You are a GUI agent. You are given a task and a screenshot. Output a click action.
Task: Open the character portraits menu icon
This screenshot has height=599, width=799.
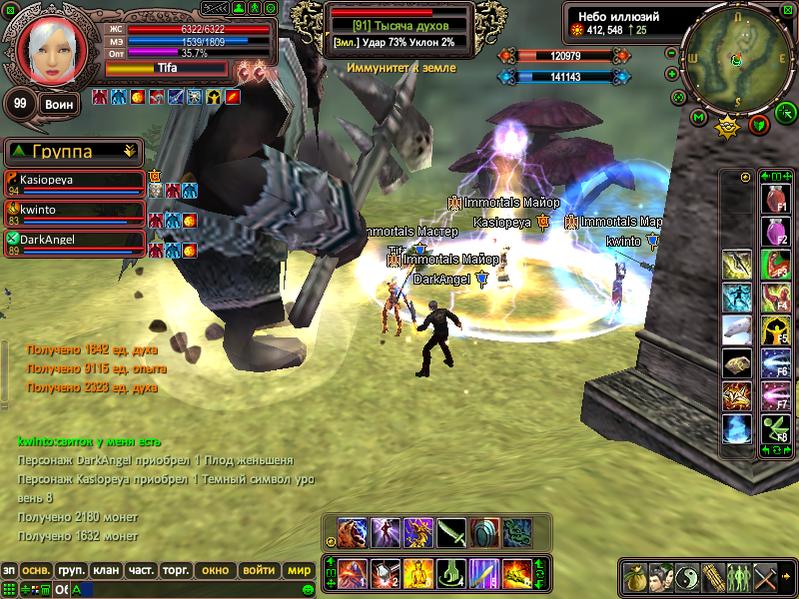[662, 579]
